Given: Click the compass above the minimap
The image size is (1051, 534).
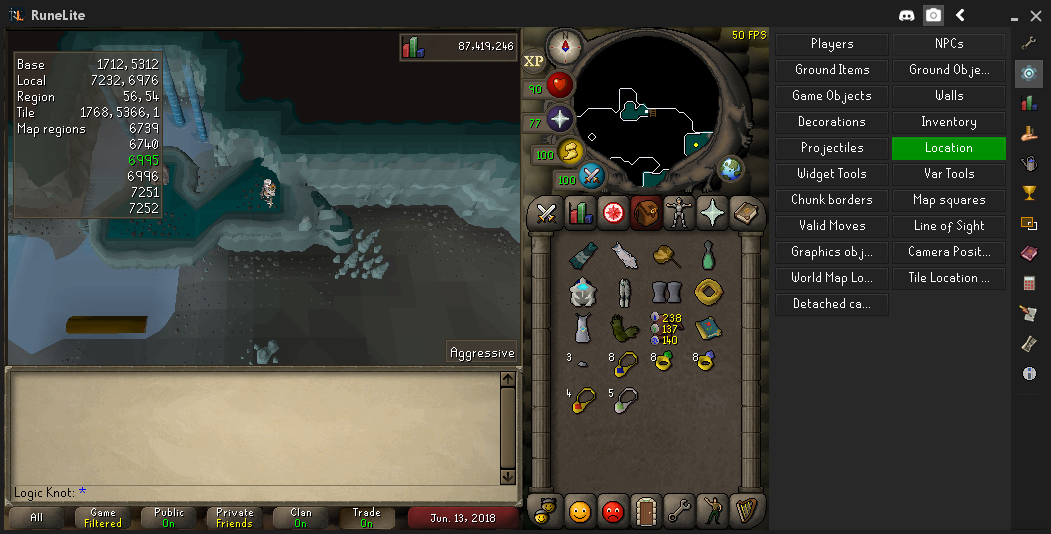Looking at the screenshot, I should click(x=565, y=45).
